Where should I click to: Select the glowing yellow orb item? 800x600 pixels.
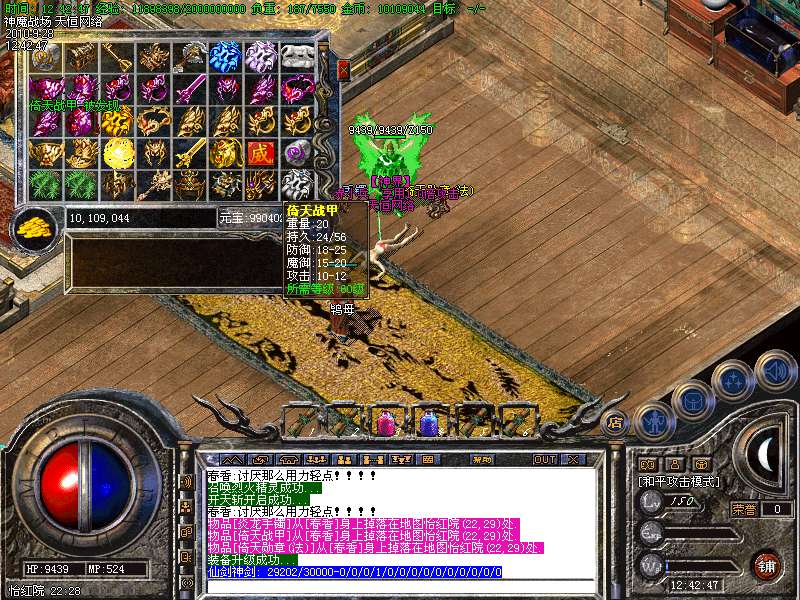(117, 153)
